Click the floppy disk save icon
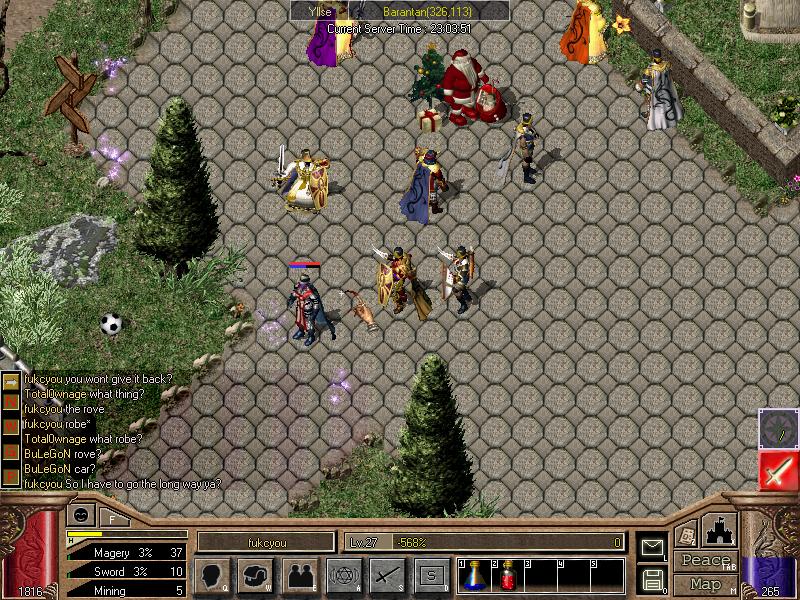Viewport: 800px width, 600px height. [x=652, y=579]
